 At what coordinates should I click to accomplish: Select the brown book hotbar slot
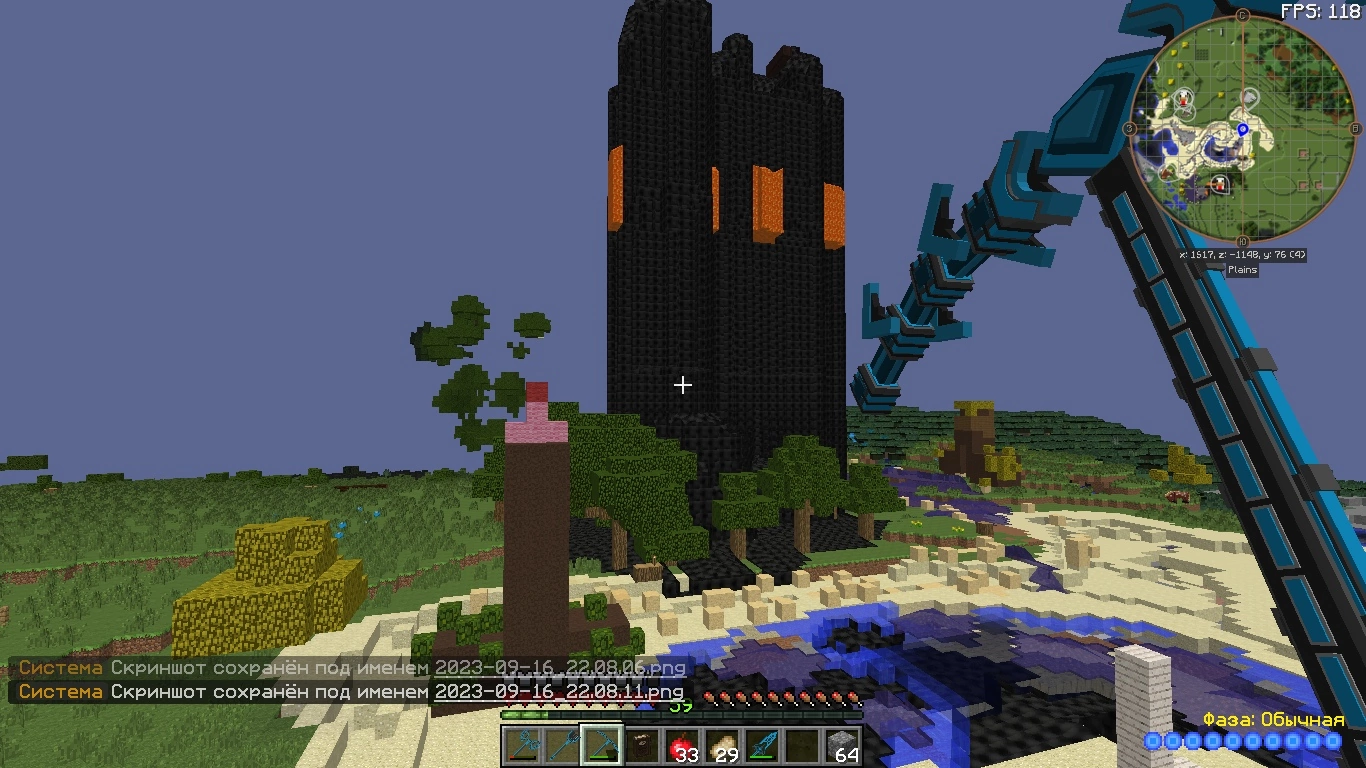click(x=641, y=745)
